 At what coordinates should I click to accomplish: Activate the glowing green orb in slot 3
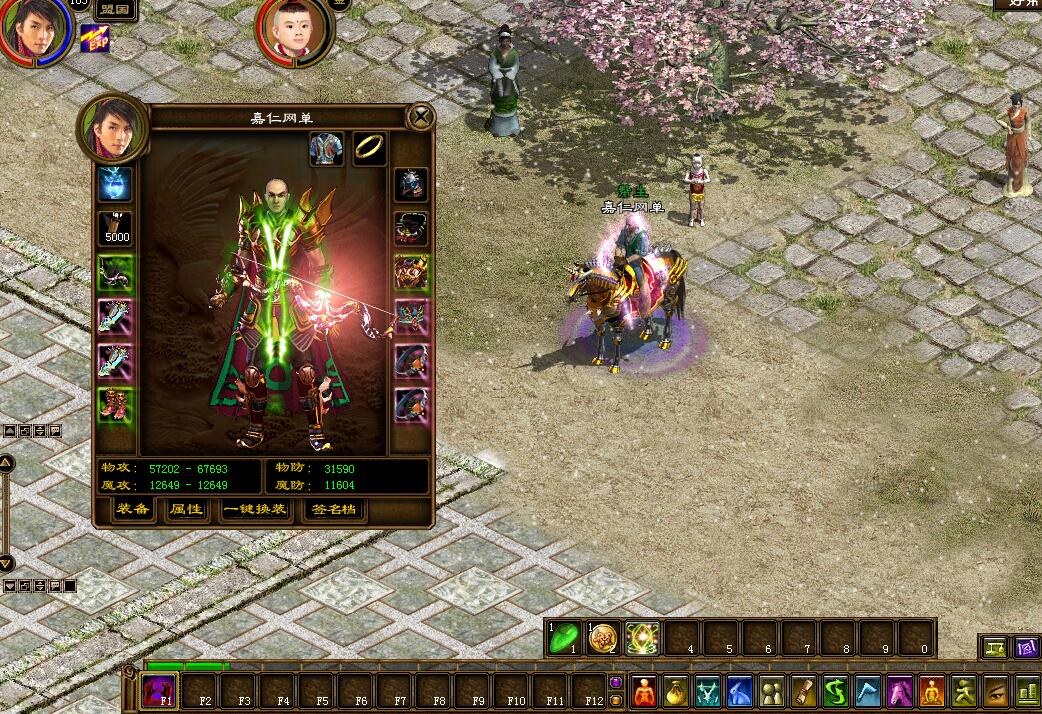(x=643, y=639)
